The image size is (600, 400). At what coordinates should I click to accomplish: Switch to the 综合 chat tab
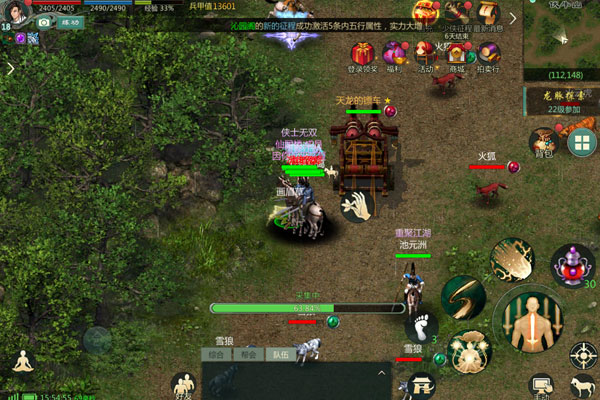coord(216,354)
